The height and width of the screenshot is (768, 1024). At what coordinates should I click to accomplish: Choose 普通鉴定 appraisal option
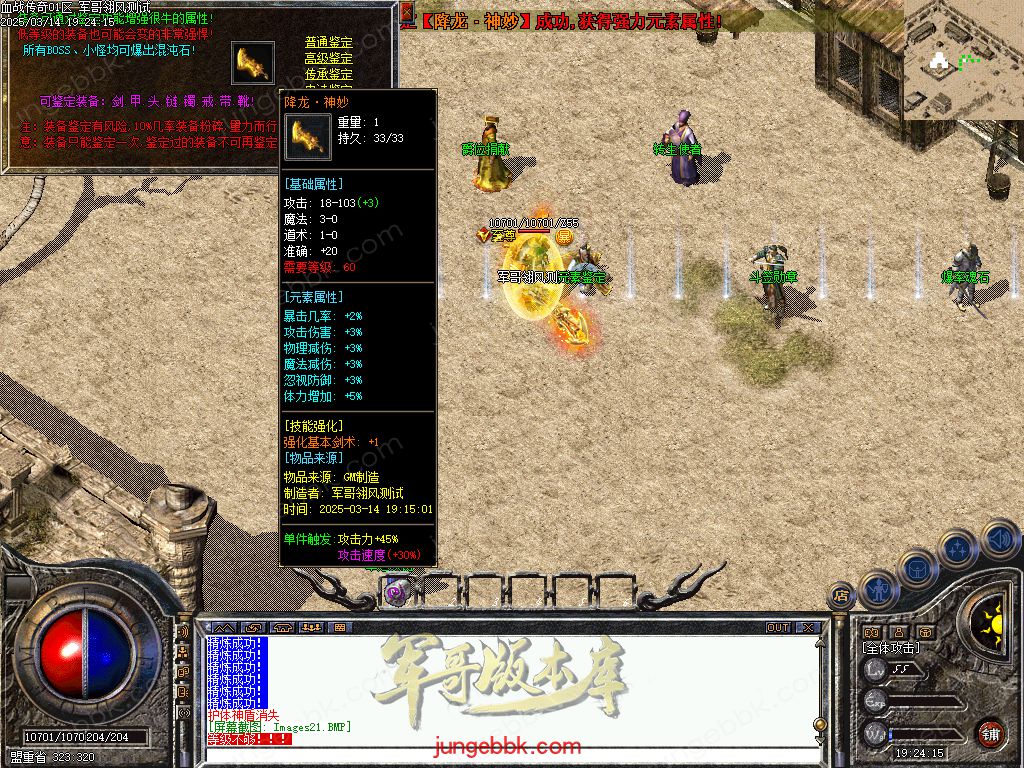click(x=328, y=43)
